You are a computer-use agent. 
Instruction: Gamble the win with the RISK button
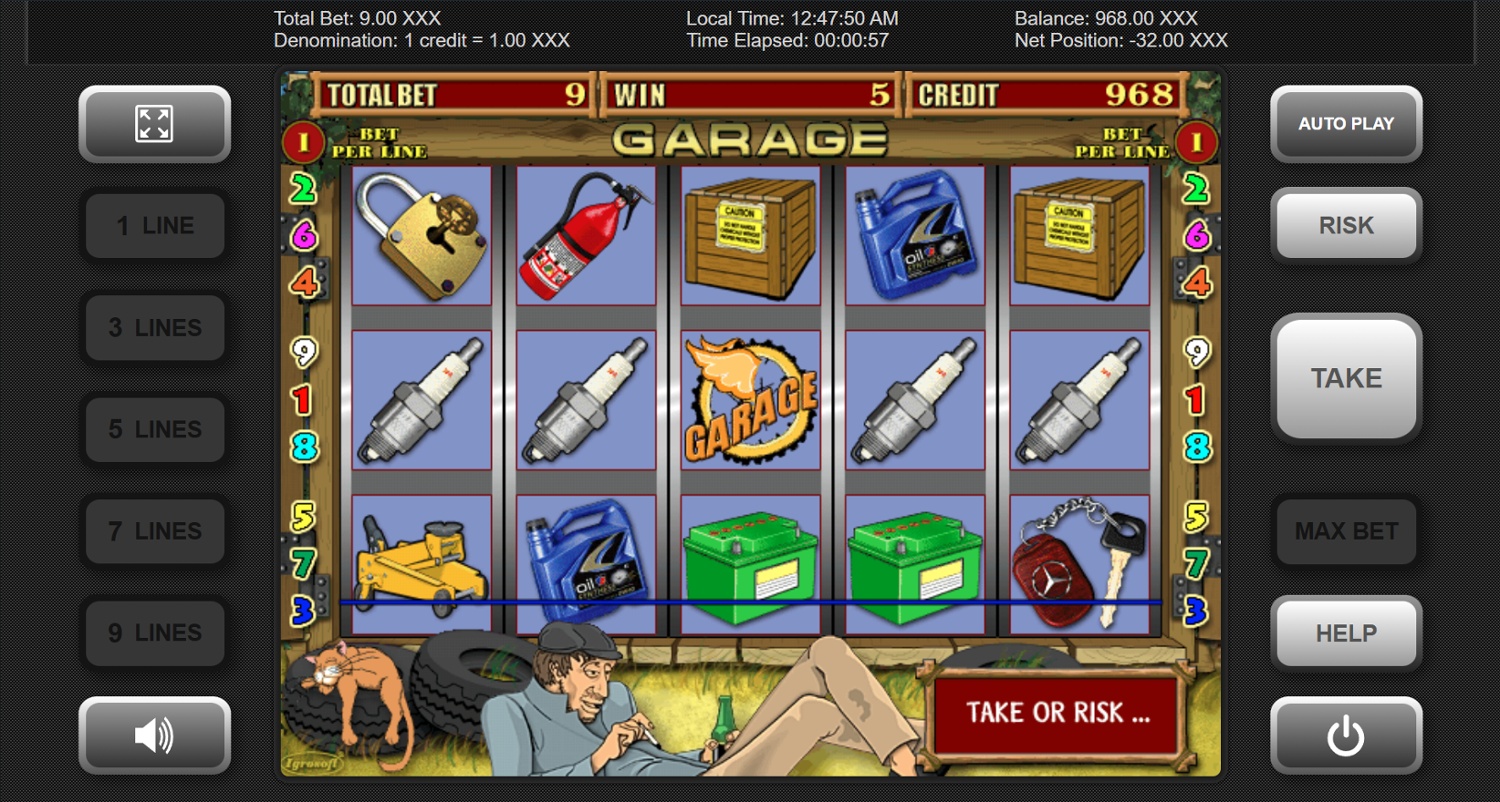(x=1346, y=226)
